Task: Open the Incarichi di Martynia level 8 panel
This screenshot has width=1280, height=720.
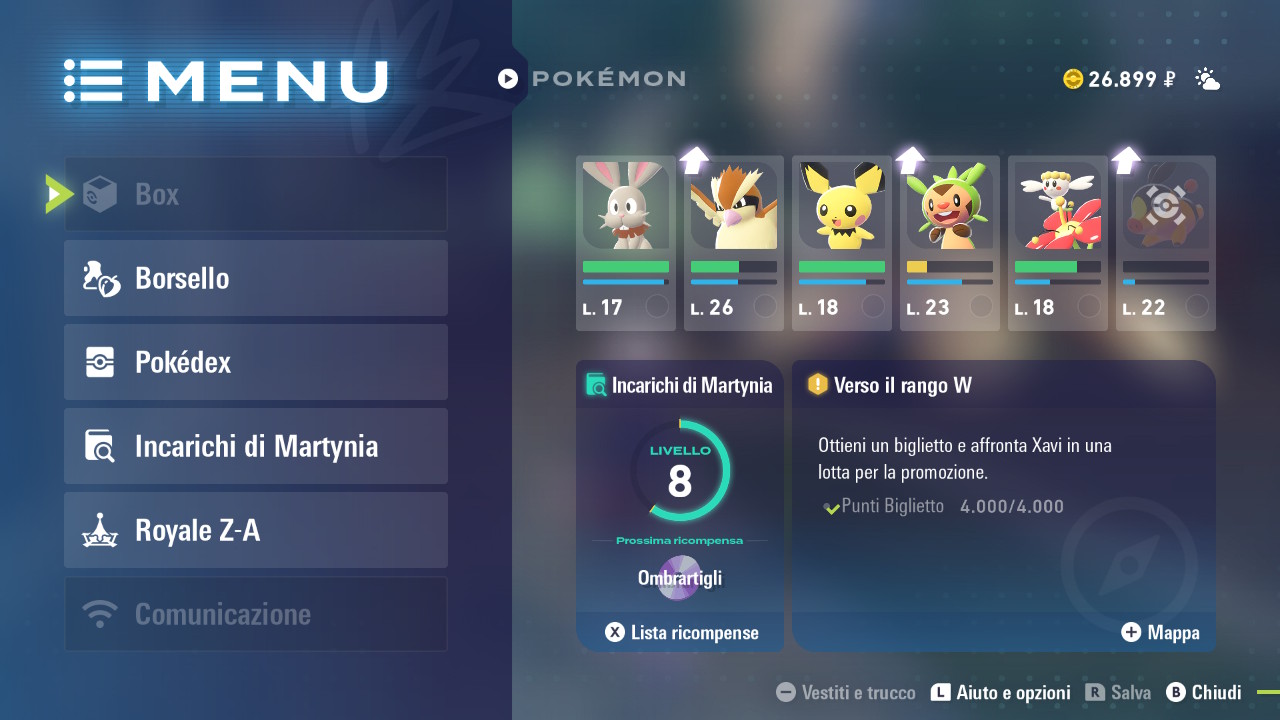Action: click(680, 480)
